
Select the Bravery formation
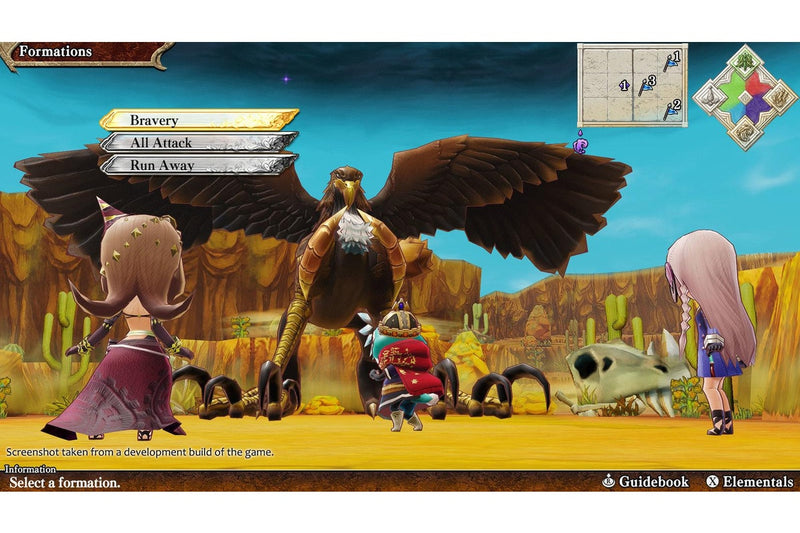pos(198,120)
